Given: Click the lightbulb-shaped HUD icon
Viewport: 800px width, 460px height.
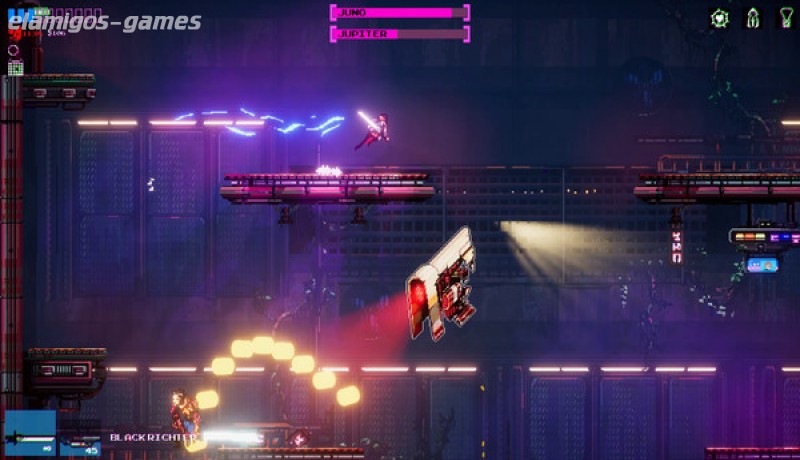Looking at the screenshot, I should point(786,17).
